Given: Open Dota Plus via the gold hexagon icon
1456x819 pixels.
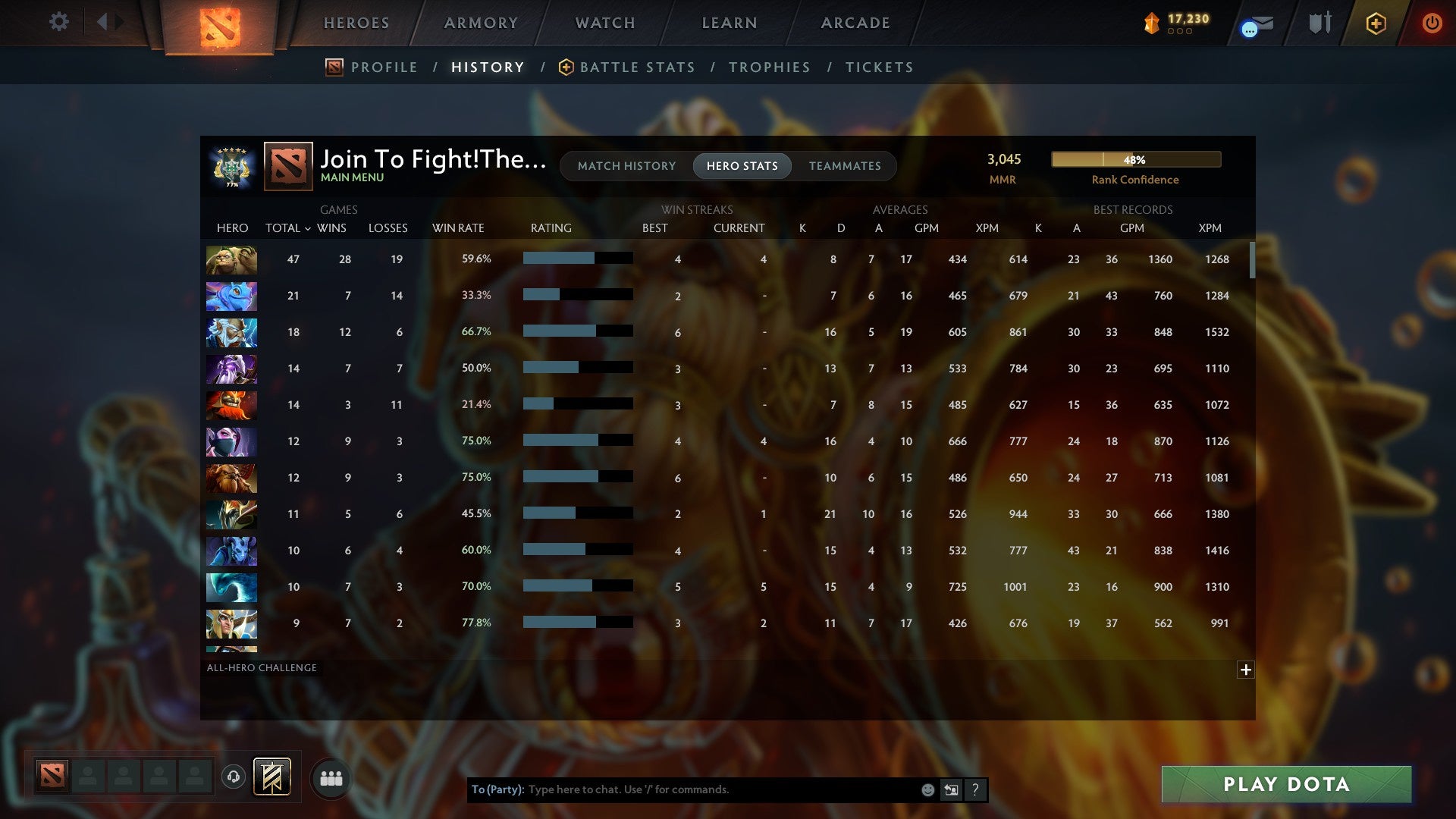Looking at the screenshot, I should pyautogui.click(x=1376, y=23).
